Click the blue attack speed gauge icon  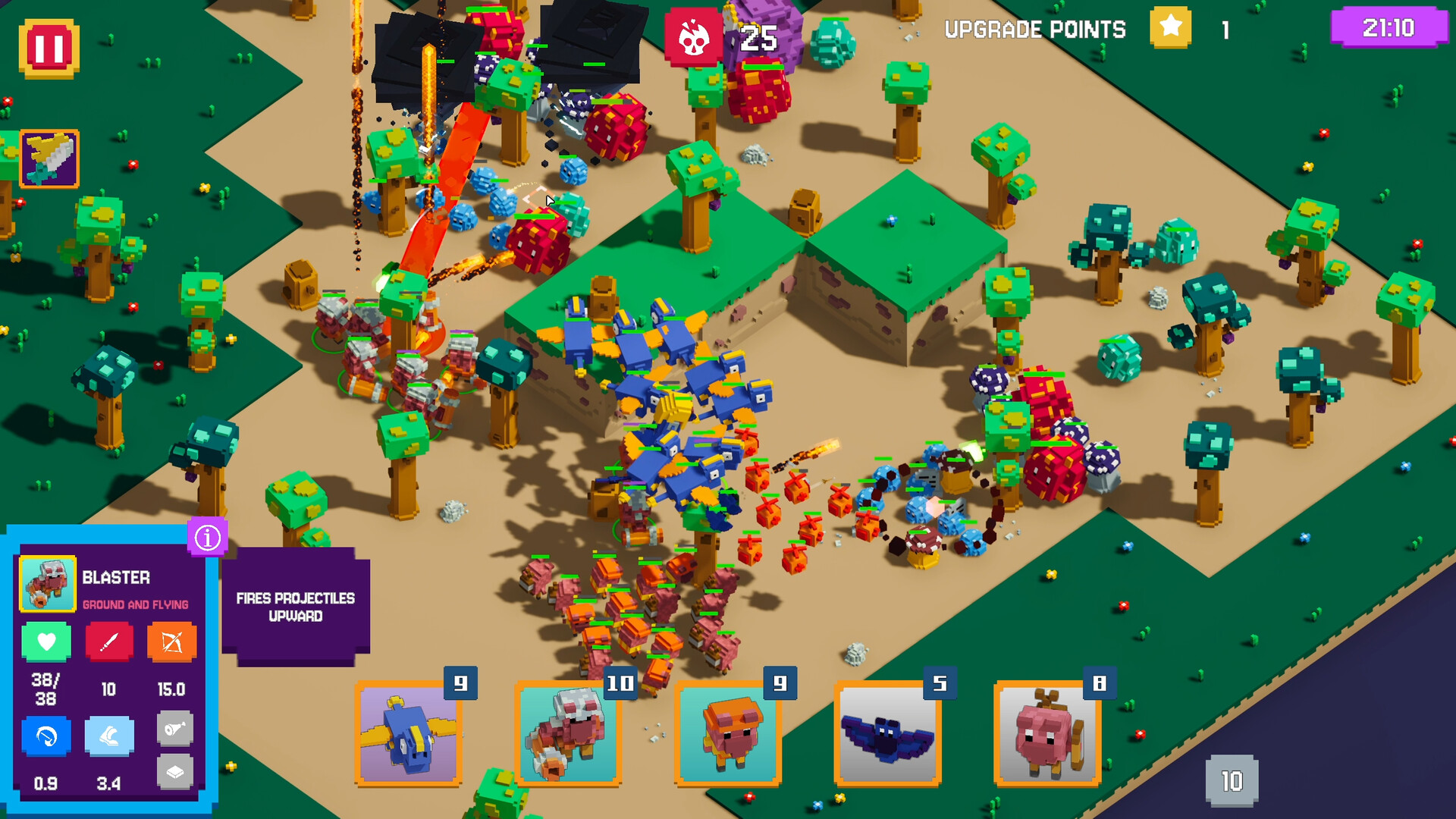45,736
